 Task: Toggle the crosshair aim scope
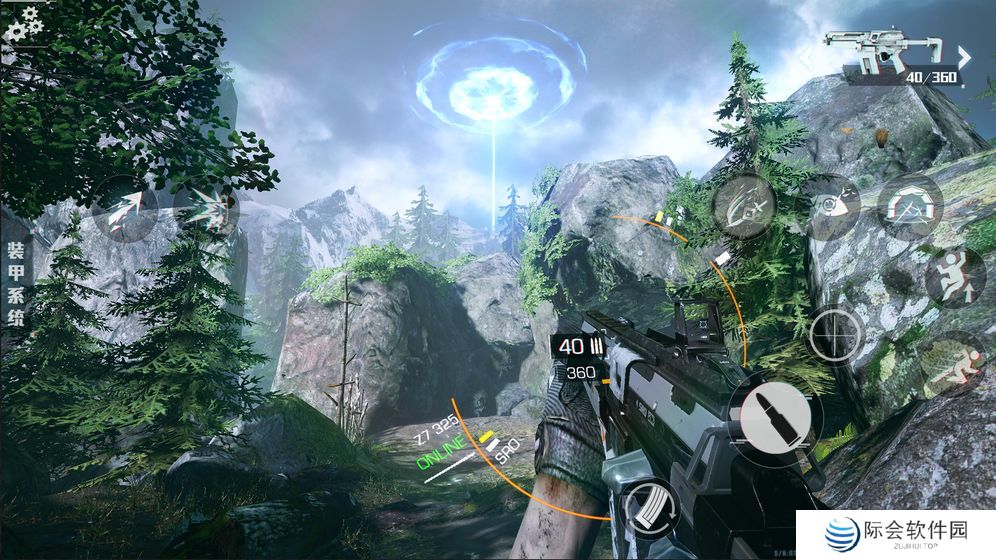(837, 334)
